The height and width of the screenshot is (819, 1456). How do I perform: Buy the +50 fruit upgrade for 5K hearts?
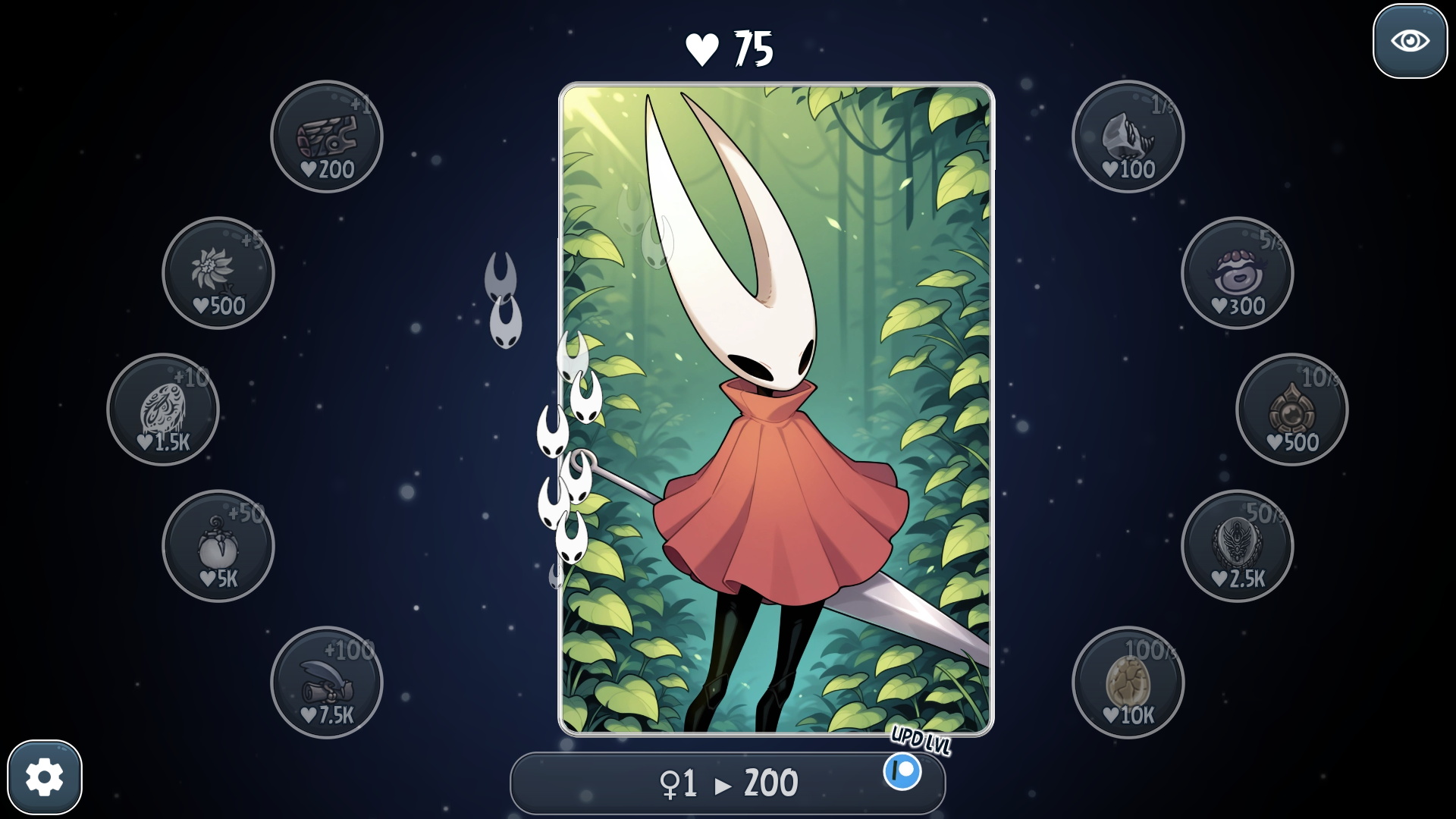(x=218, y=548)
